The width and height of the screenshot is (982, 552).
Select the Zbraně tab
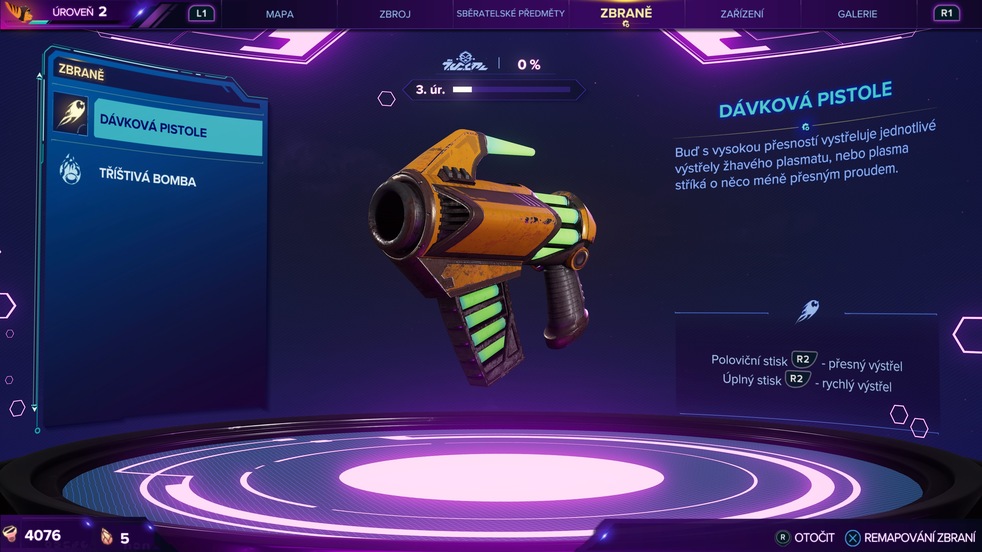(x=626, y=14)
